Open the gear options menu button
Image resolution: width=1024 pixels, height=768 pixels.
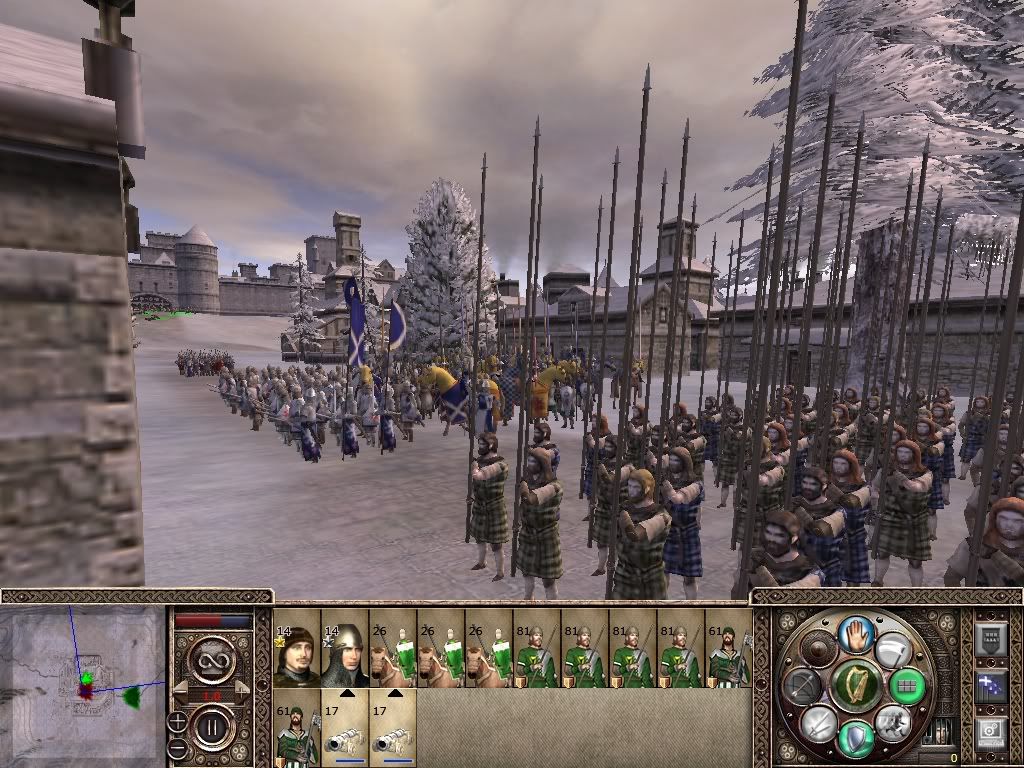pyautogui.click(x=989, y=734)
